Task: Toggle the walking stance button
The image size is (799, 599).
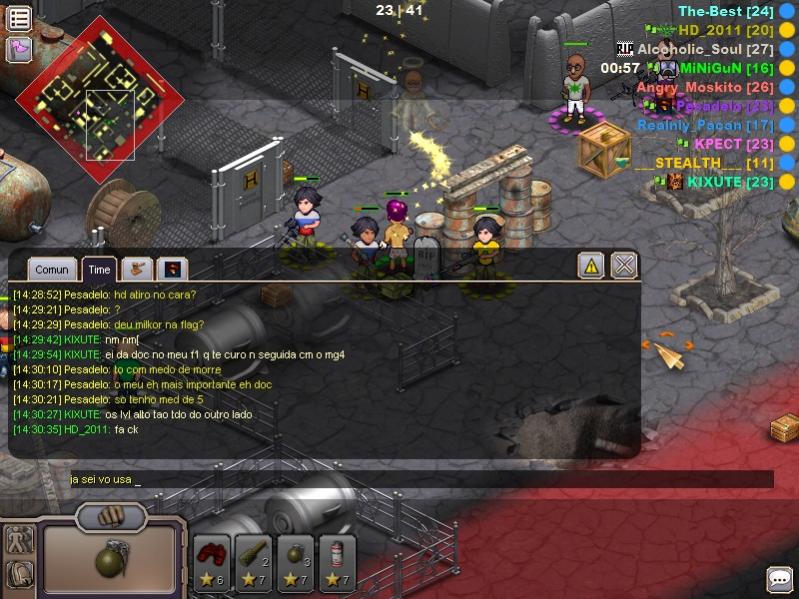Action: tap(19, 539)
